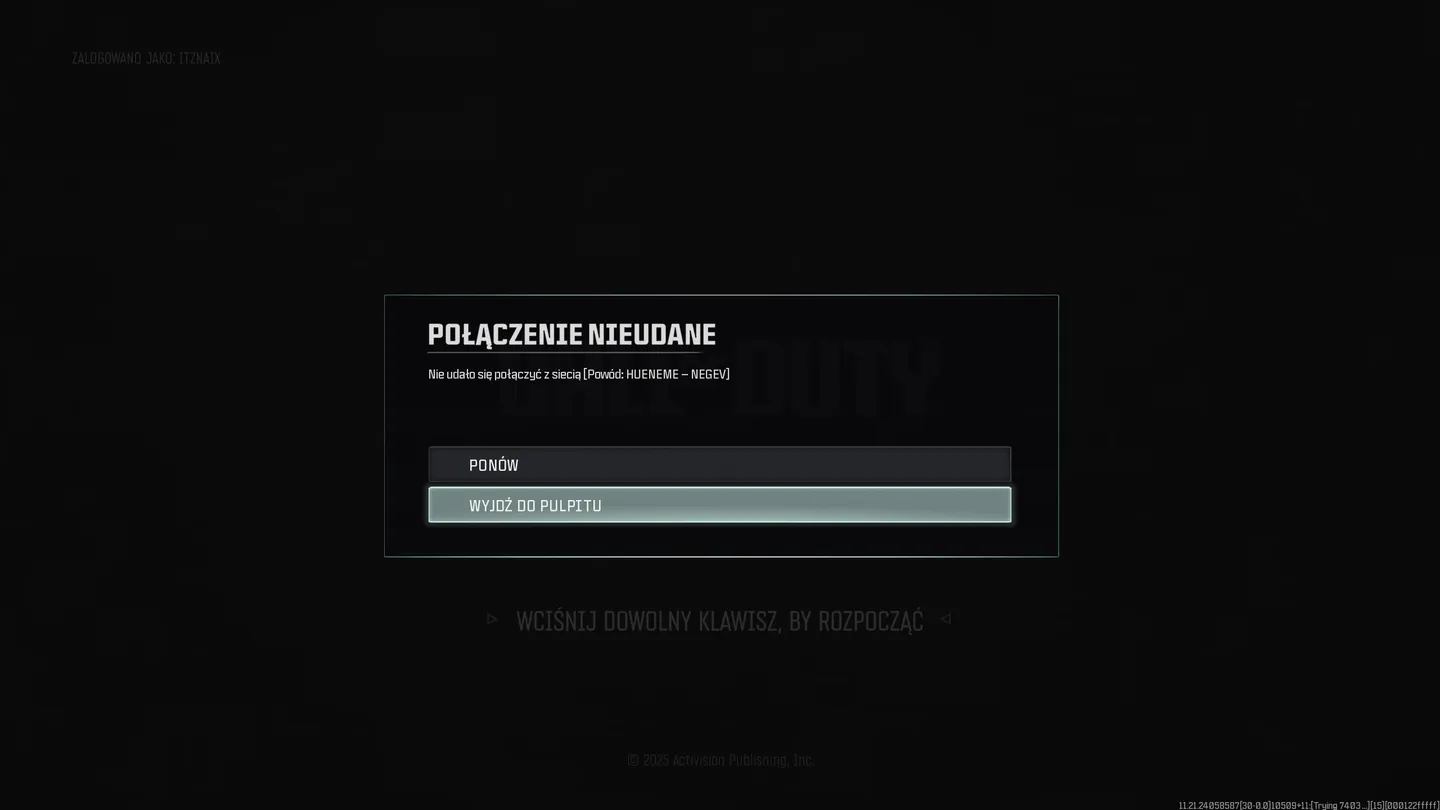The height and width of the screenshot is (810, 1440).
Task: Click the HUENEME – NEGEV error message
Action: [x=578, y=374]
